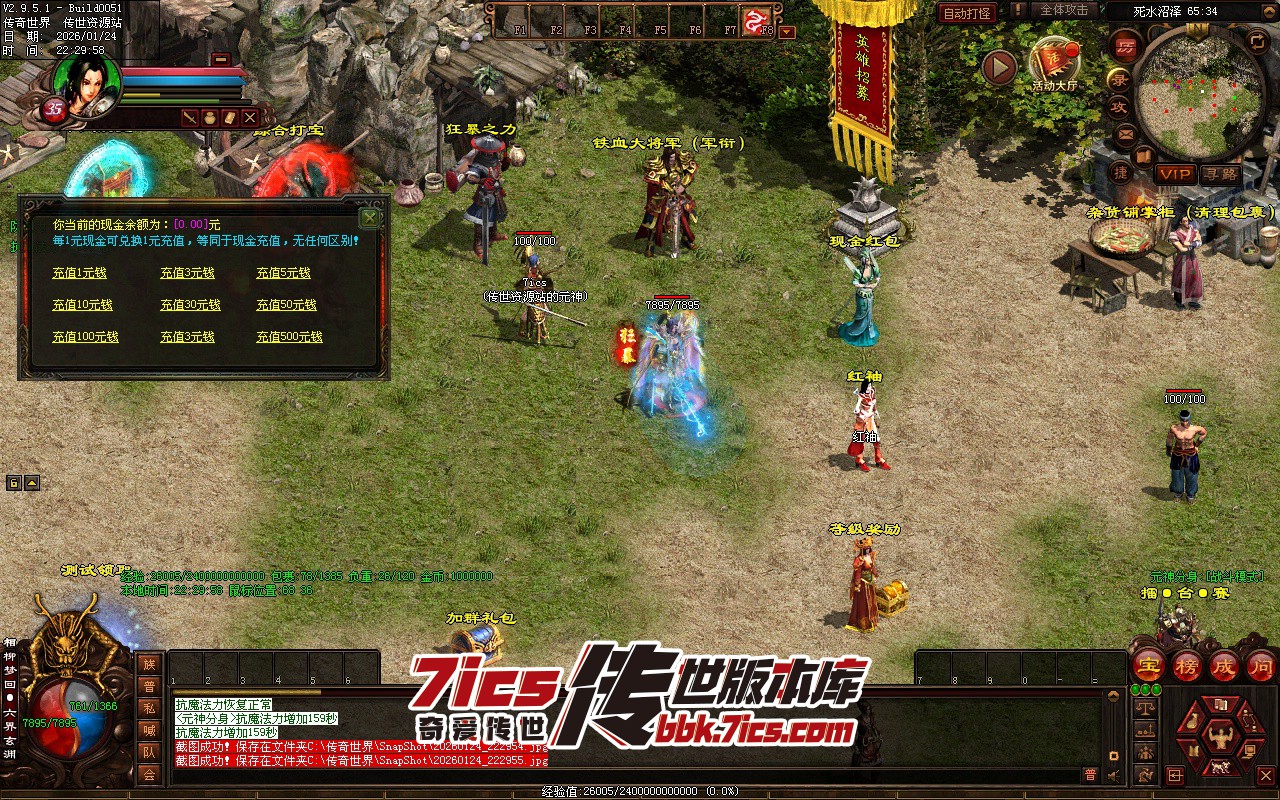This screenshot has height=800, width=1280.
Task: Open the character panel muscle-figure icon
Action: click(1219, 739)
